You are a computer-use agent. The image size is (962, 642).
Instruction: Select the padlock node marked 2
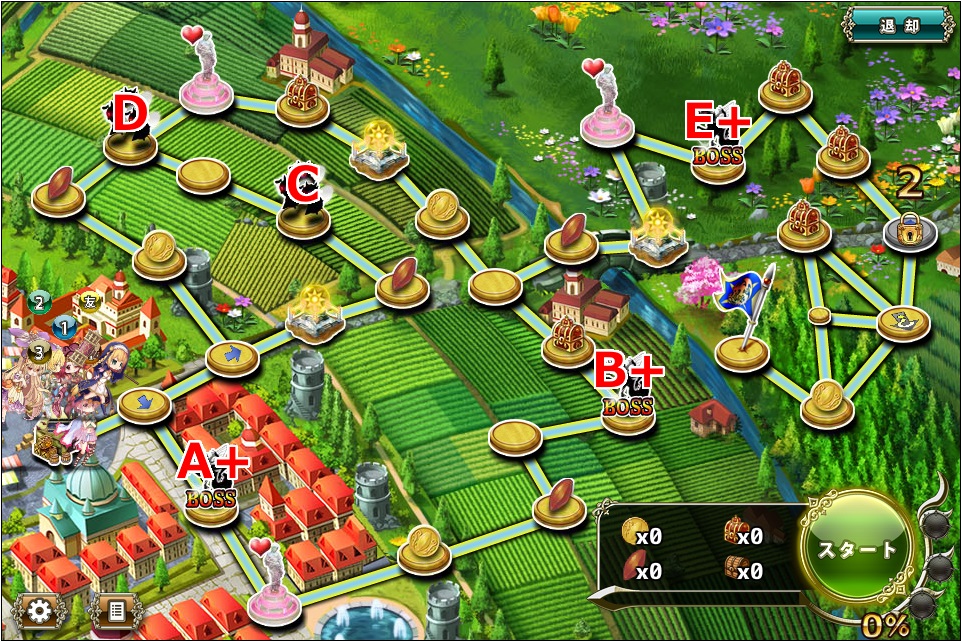click(x=909, y=232)
